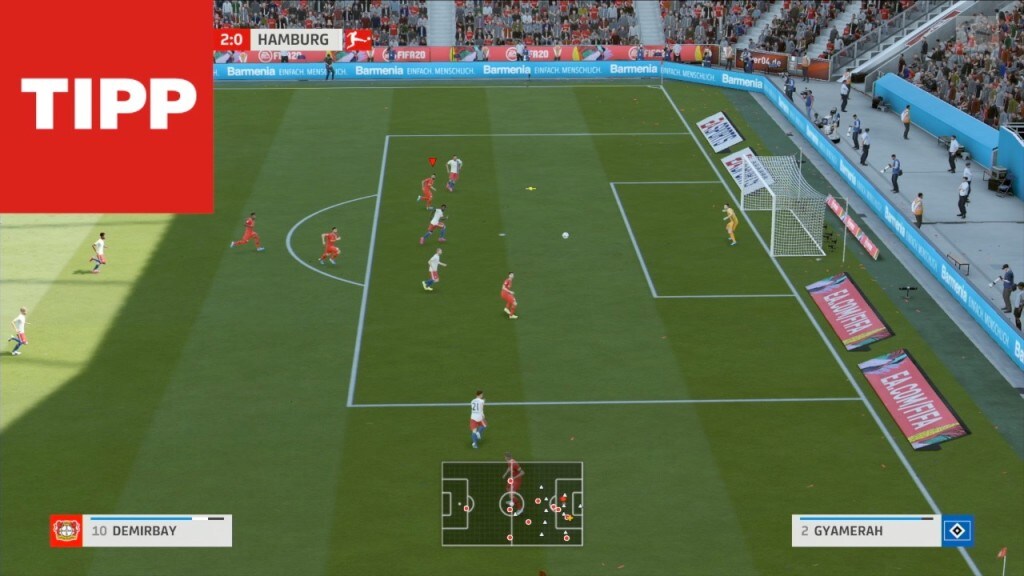
Task: Select the Gyamerah player name panel
Action: [x=866, y=531]
